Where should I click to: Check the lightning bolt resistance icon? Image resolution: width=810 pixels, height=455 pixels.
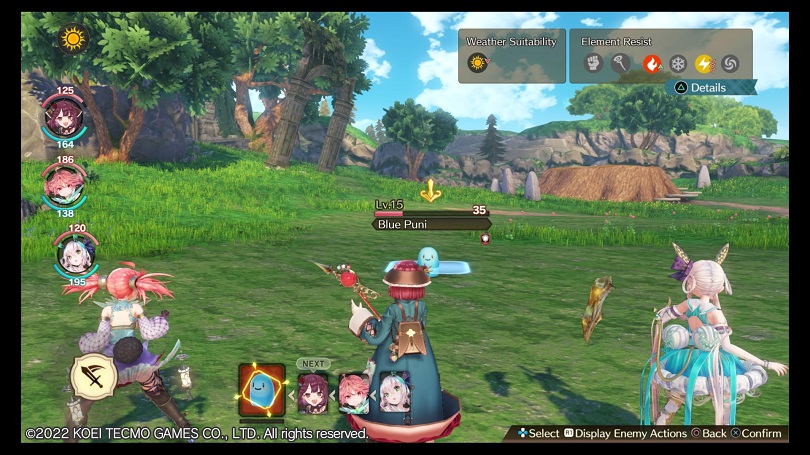704,64
